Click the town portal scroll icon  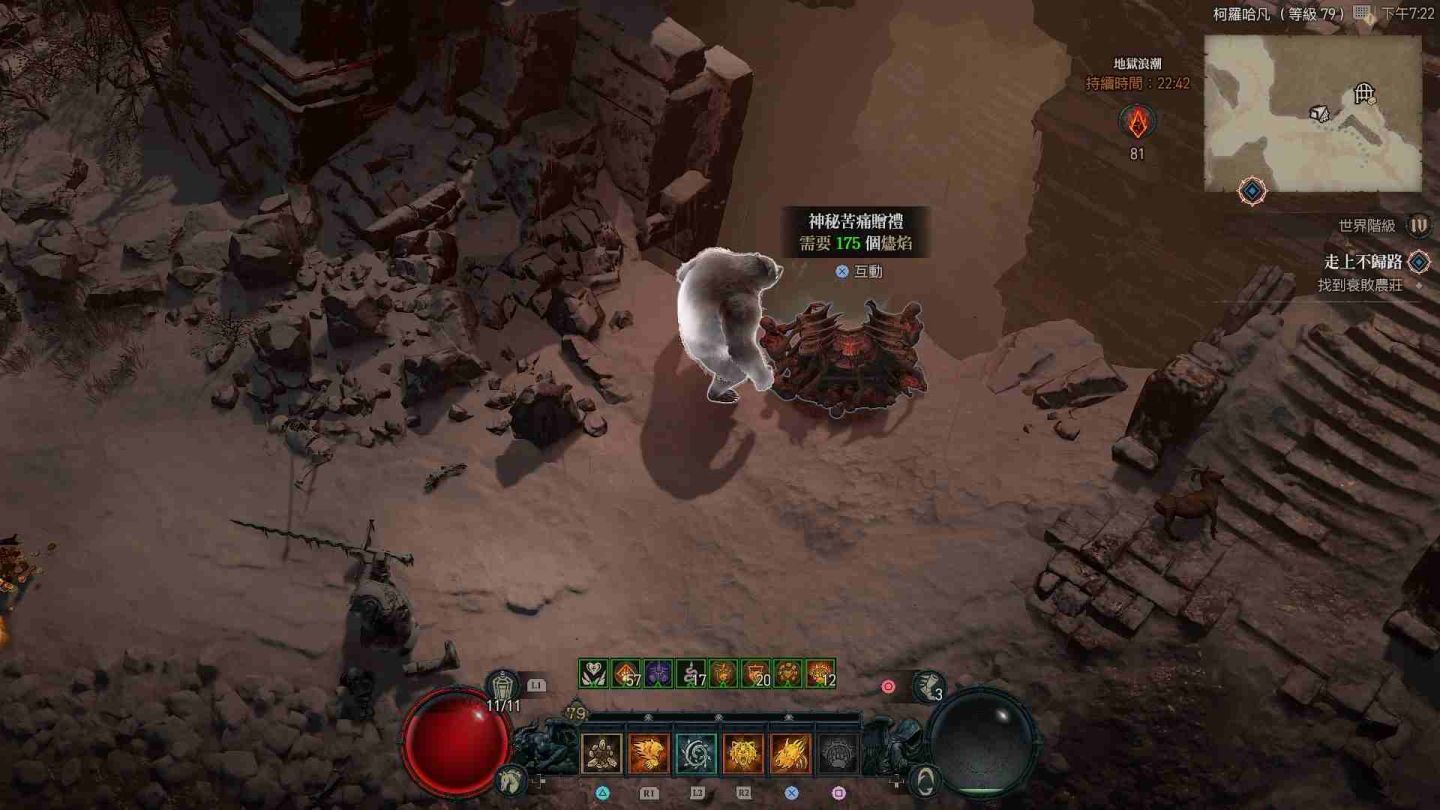point(927,686)
